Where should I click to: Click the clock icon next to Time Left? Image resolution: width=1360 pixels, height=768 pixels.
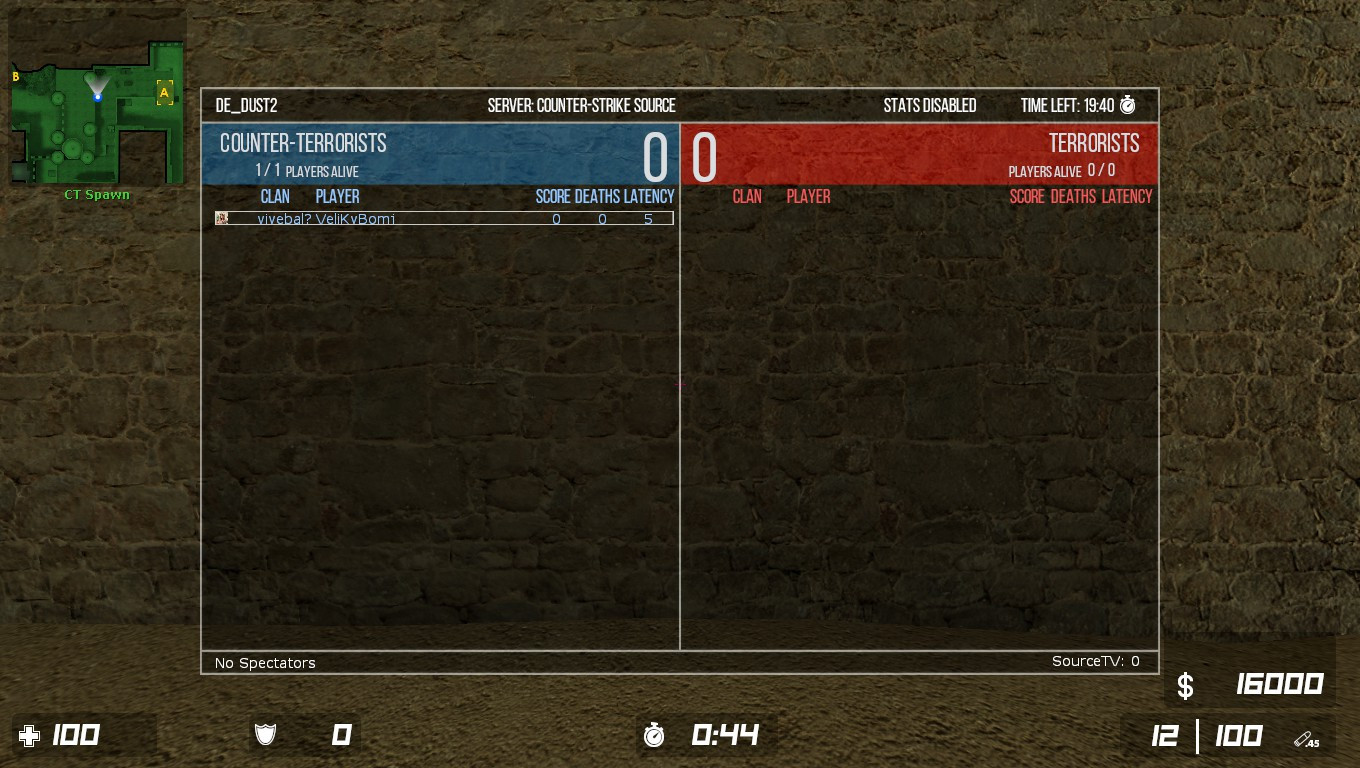[x=1127, y=105]
